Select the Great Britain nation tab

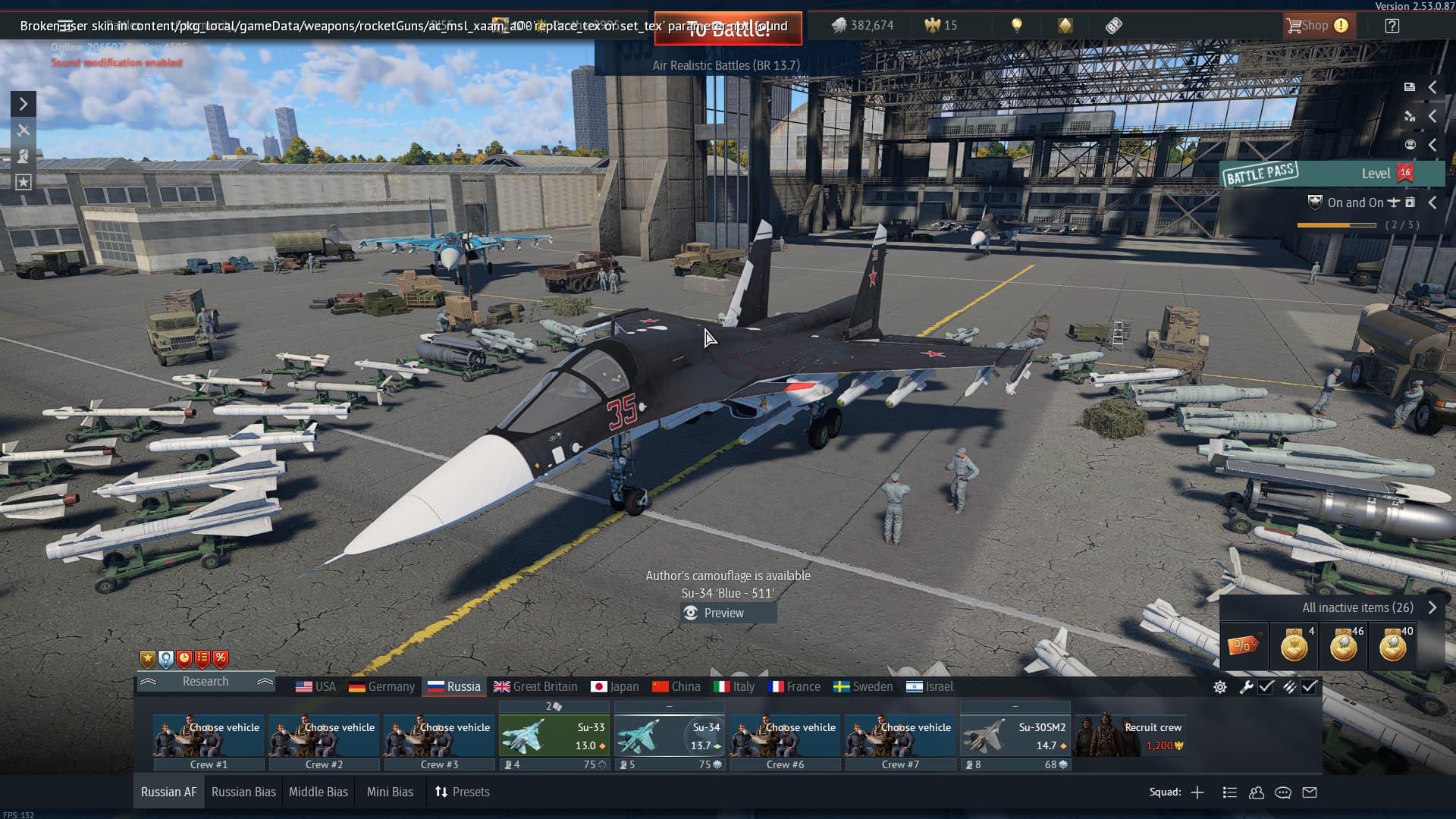coord(535,686)
